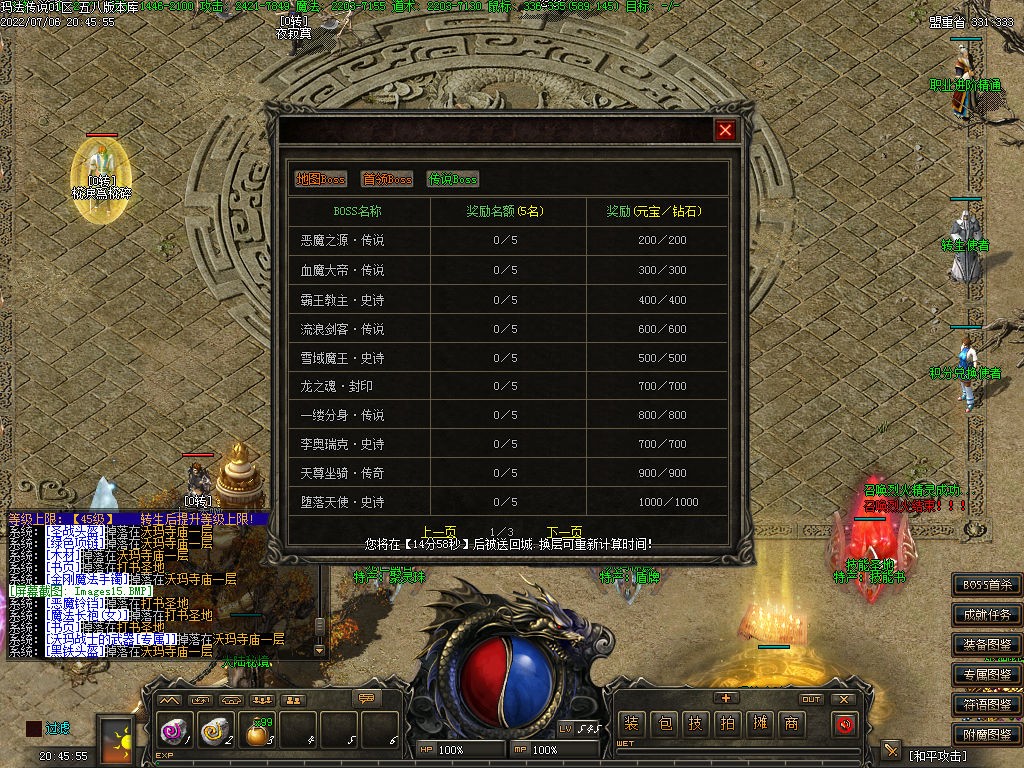This screenshot has height=768, width=1024.
Task: Open the 符语图鉴 codex
Action: [987, 705]
